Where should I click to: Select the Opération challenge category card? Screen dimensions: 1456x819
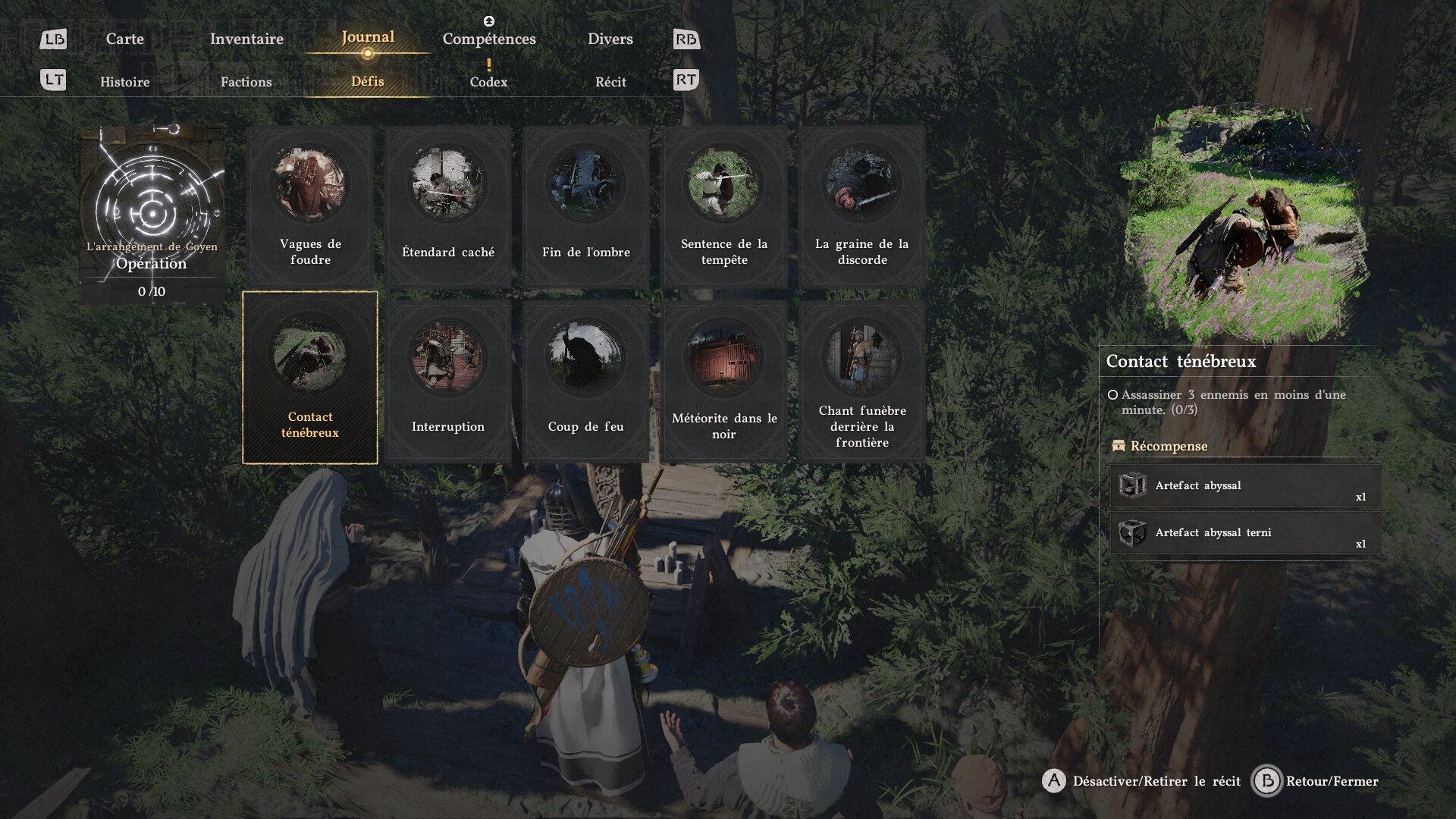point(152,215)
